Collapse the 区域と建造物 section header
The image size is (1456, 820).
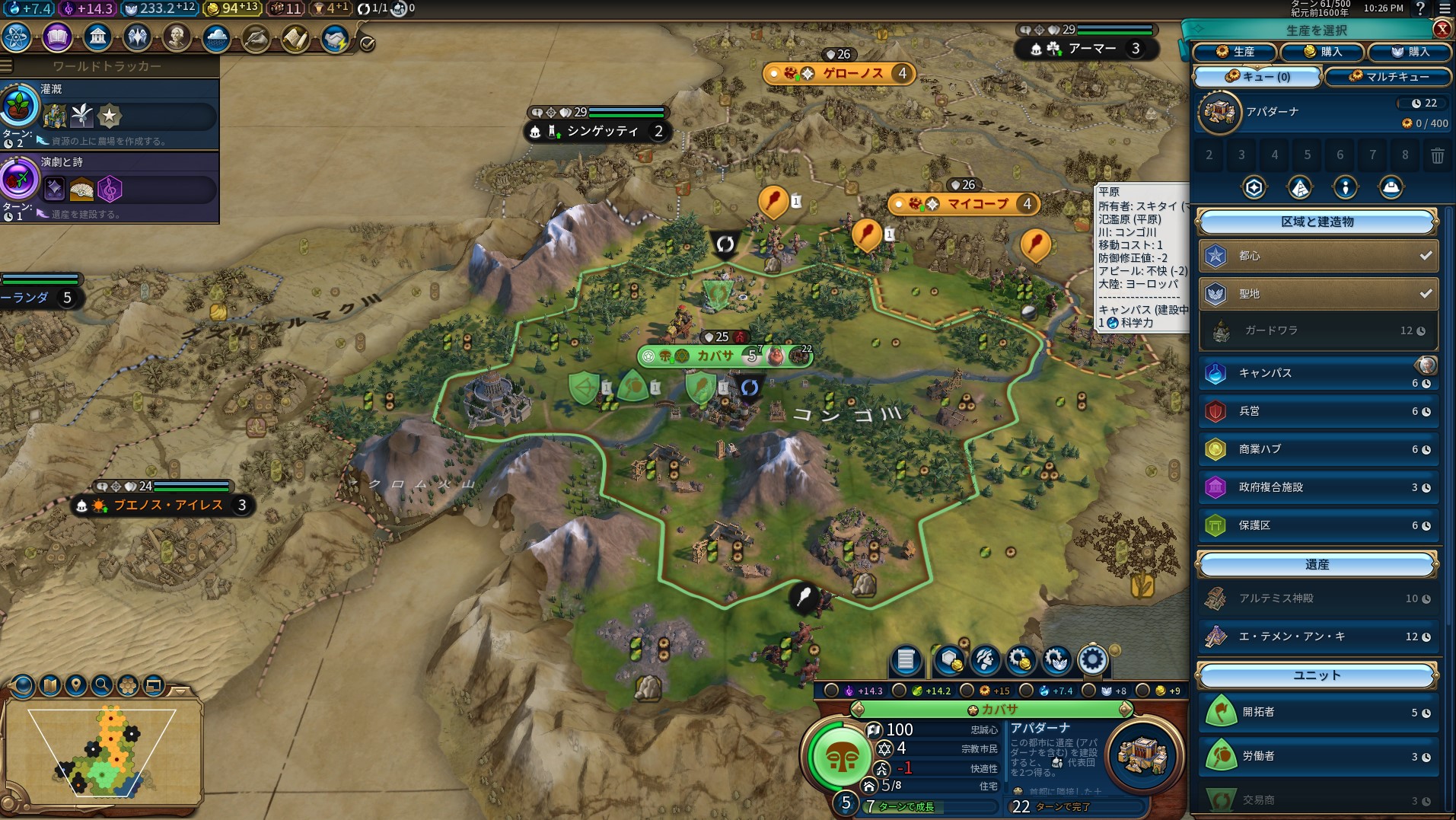(x=1317, y=222)
